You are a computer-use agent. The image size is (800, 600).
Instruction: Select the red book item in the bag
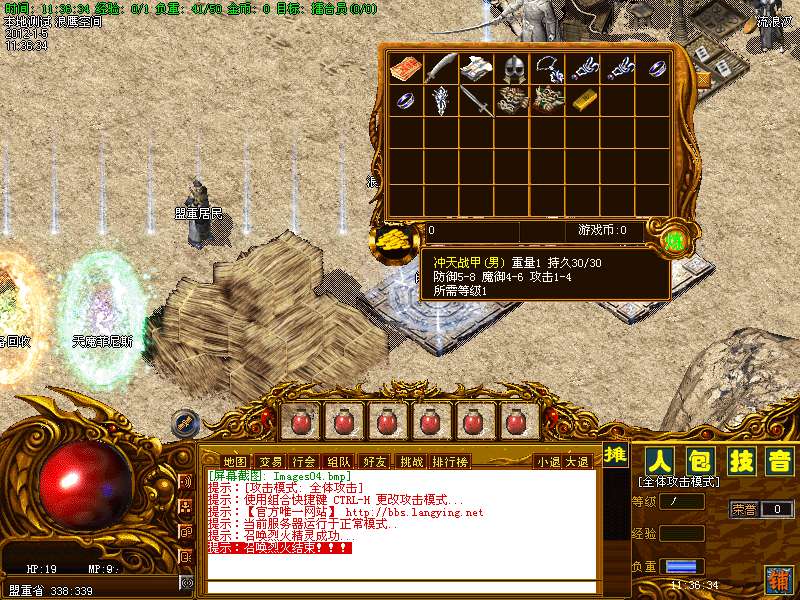[x=406, y=68]
